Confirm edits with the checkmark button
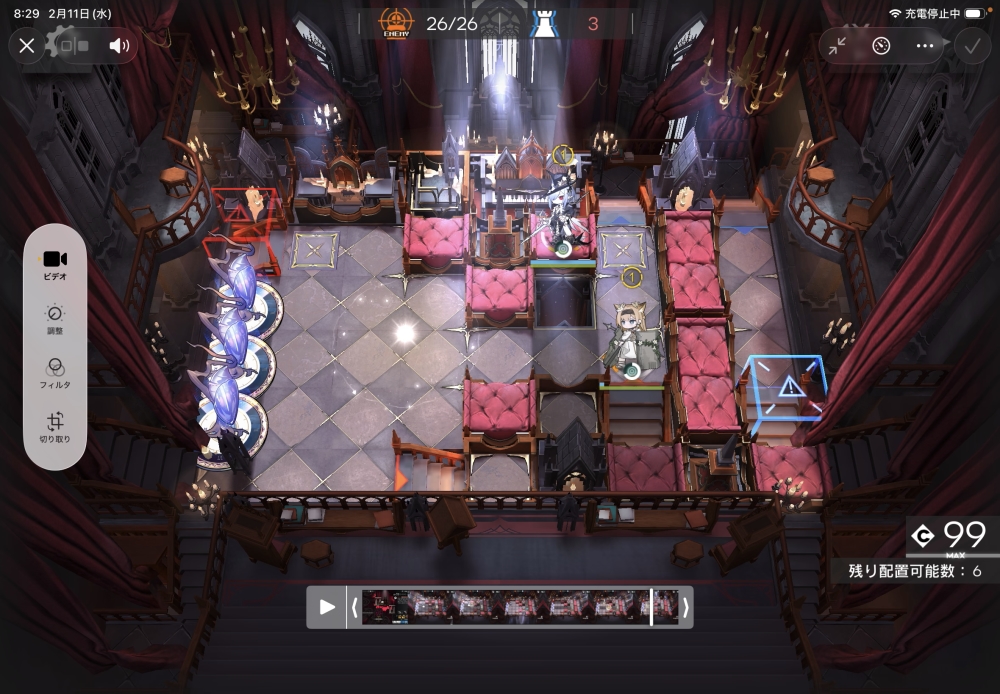The width and height of the screenshot is (1000, 694). (x=970, y=46)
